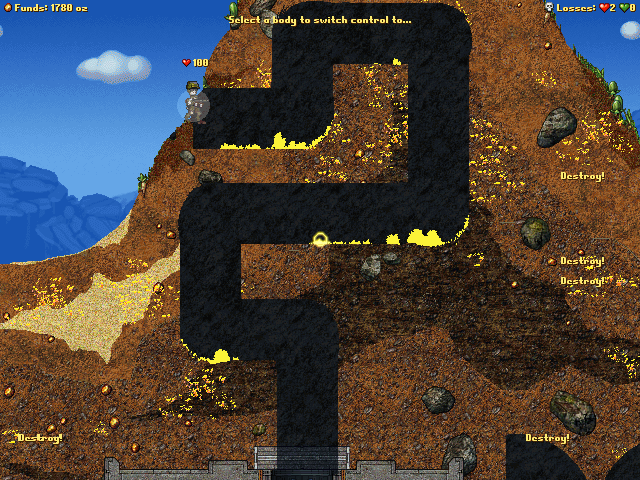Select the highlighted soldier with 100 health

pyautogui.click(x=194, y=104)
